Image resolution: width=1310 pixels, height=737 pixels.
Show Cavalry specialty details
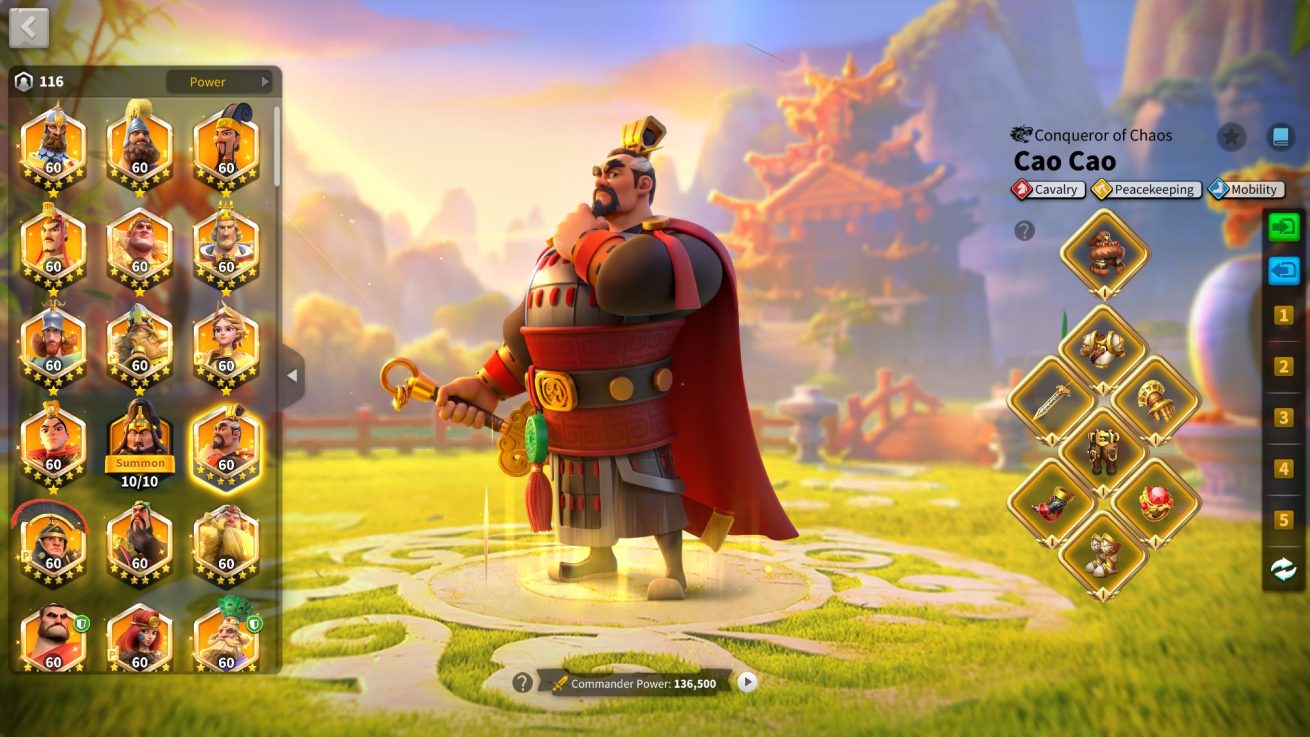[x=1048, y=189]
